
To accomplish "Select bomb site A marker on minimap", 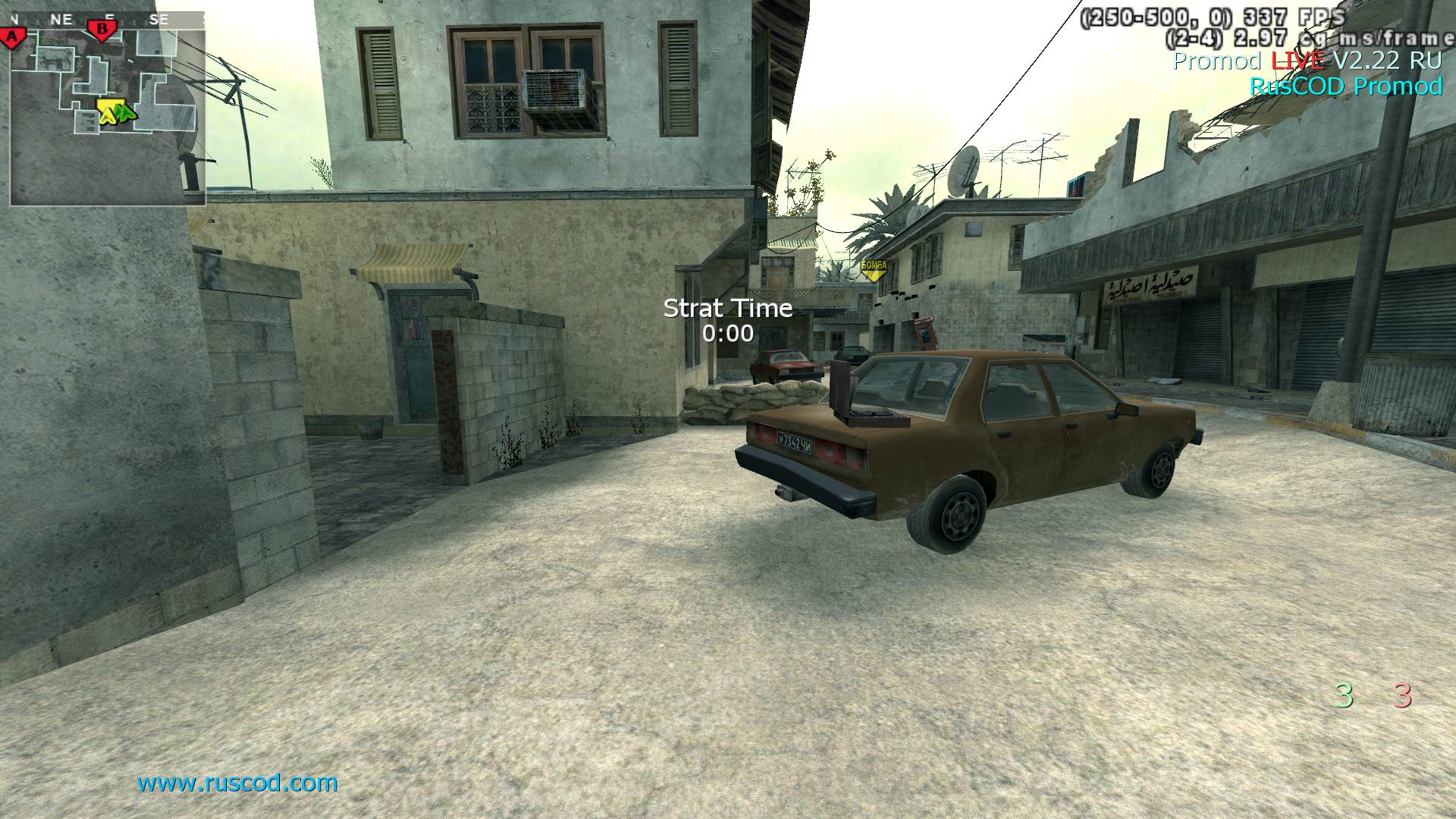I will click(13, 36).
